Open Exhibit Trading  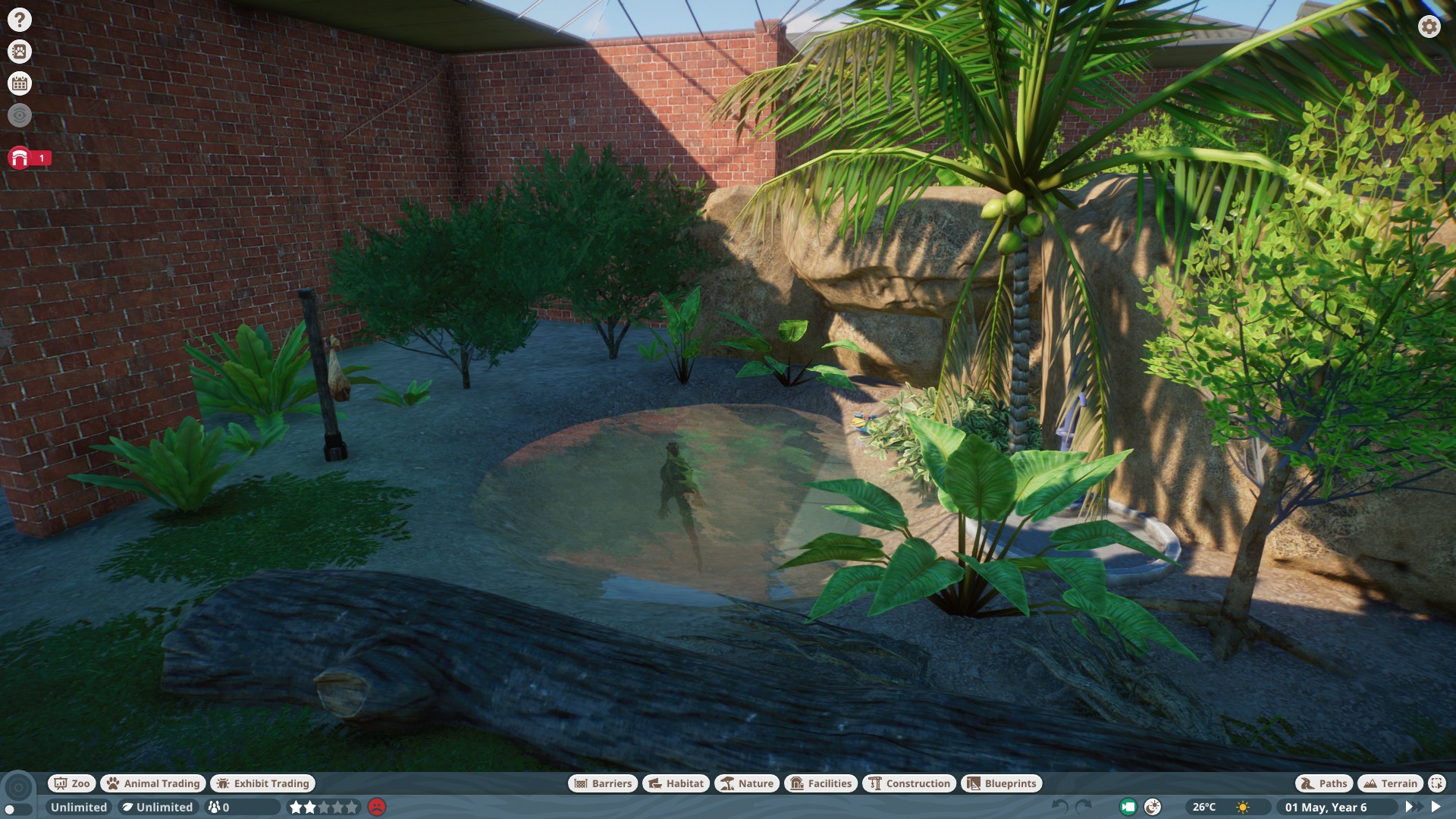click(262, 783)
